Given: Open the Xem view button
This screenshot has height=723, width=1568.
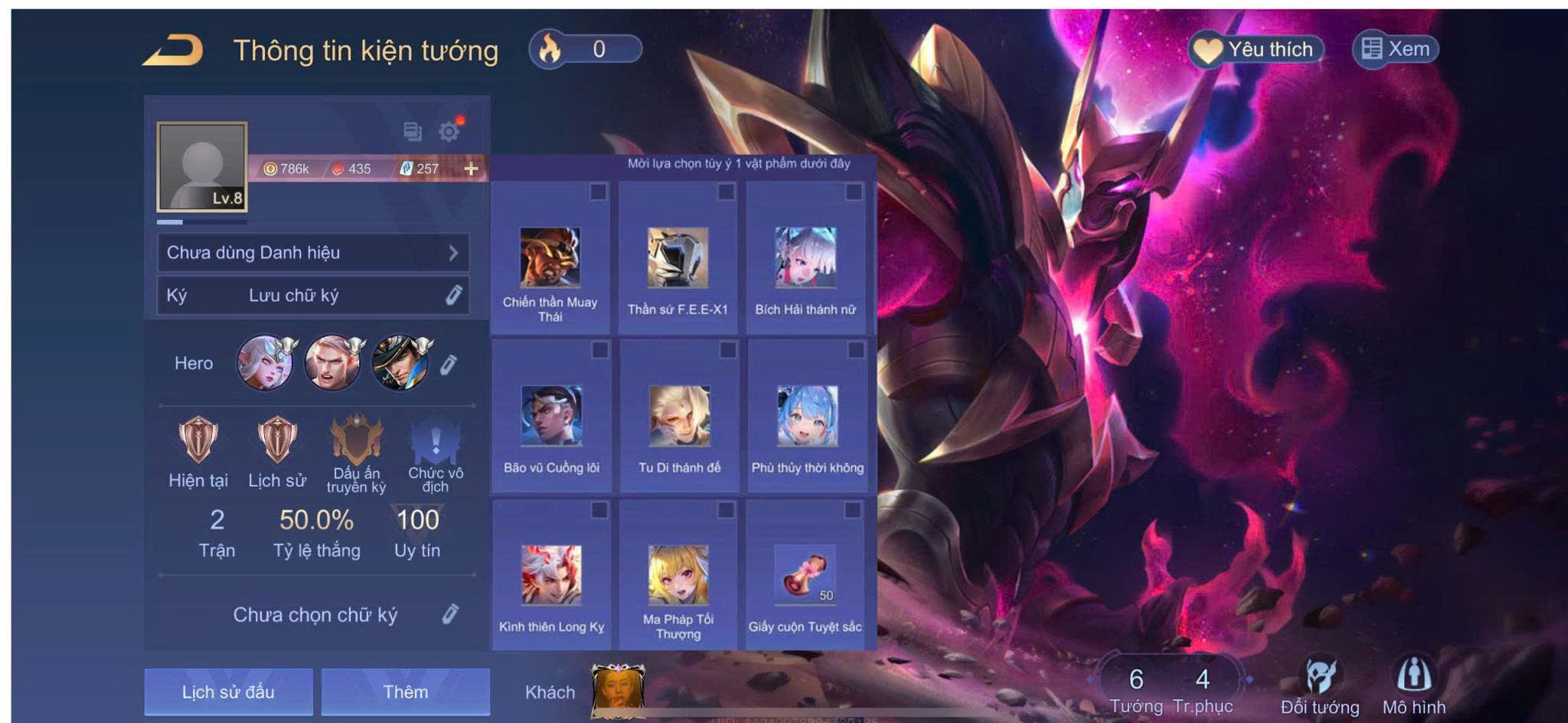Looking at the screenshot, I should [1396, 50].
